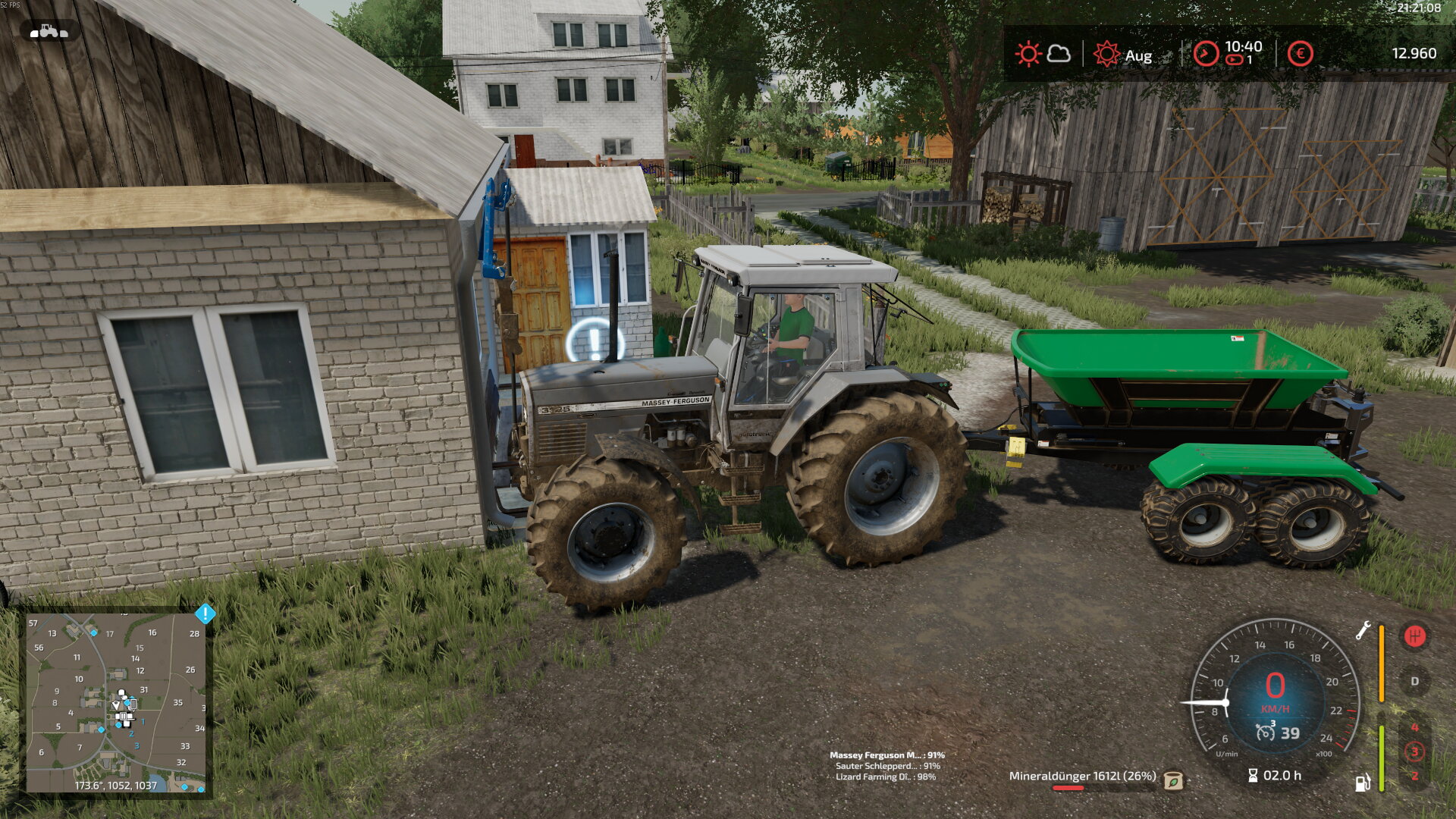Click the cruise control speed icon

coord(1265,732)
